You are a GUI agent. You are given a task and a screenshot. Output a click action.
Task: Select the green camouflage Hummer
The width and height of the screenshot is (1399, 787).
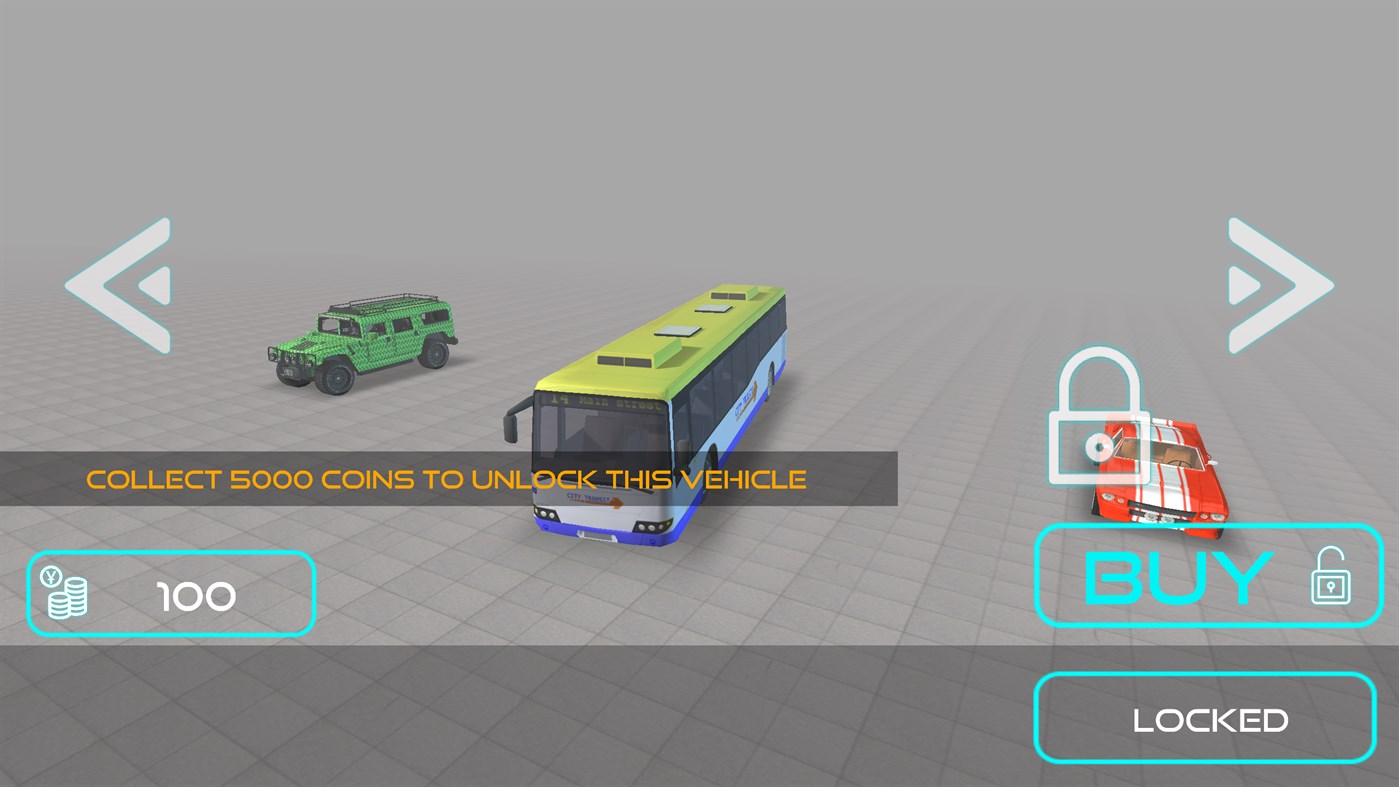pyautogui.click(x=365, y=345)
